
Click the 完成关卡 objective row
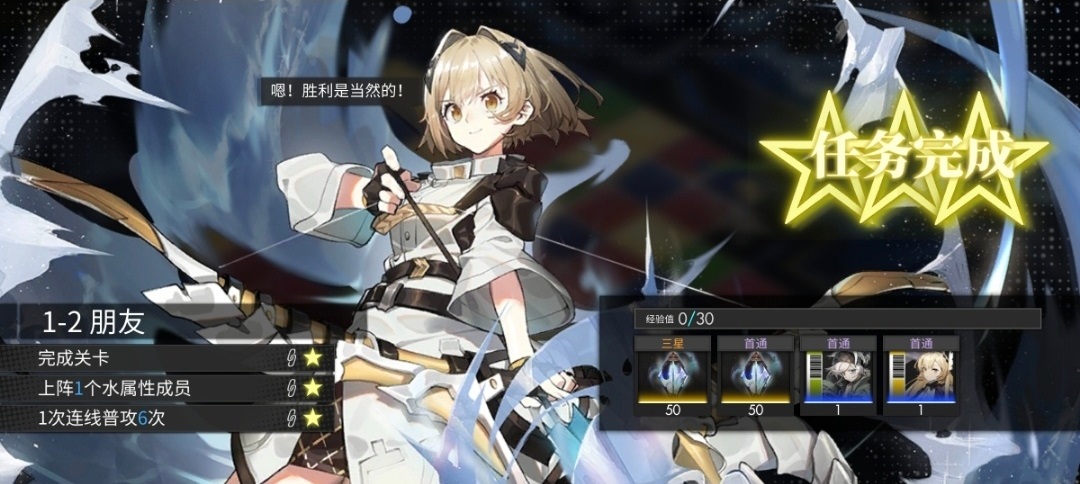[165, 357]
